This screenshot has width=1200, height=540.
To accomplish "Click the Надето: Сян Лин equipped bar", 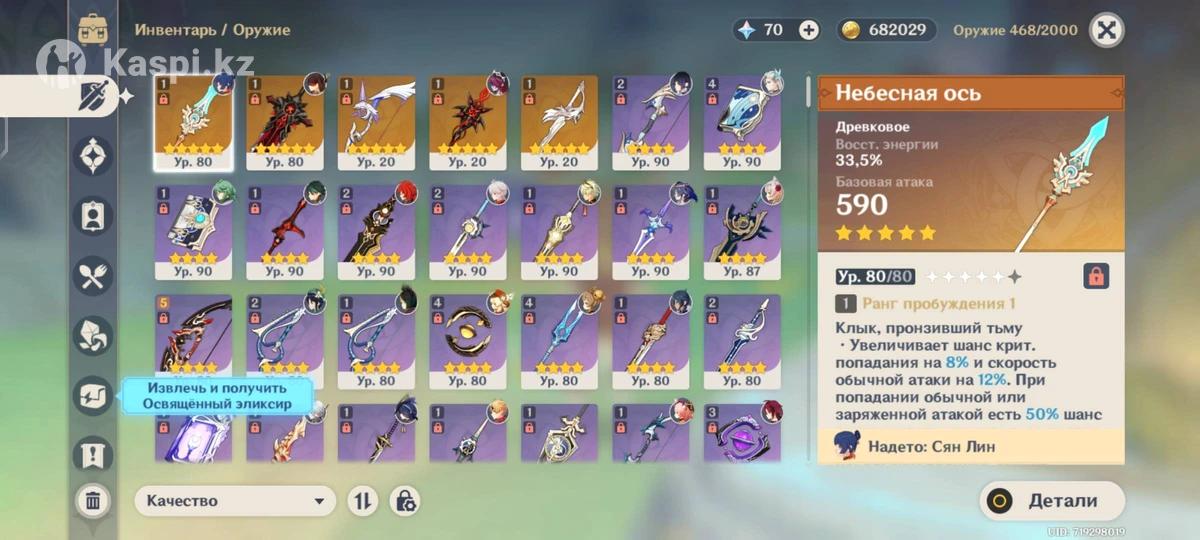I will (970, 446).
